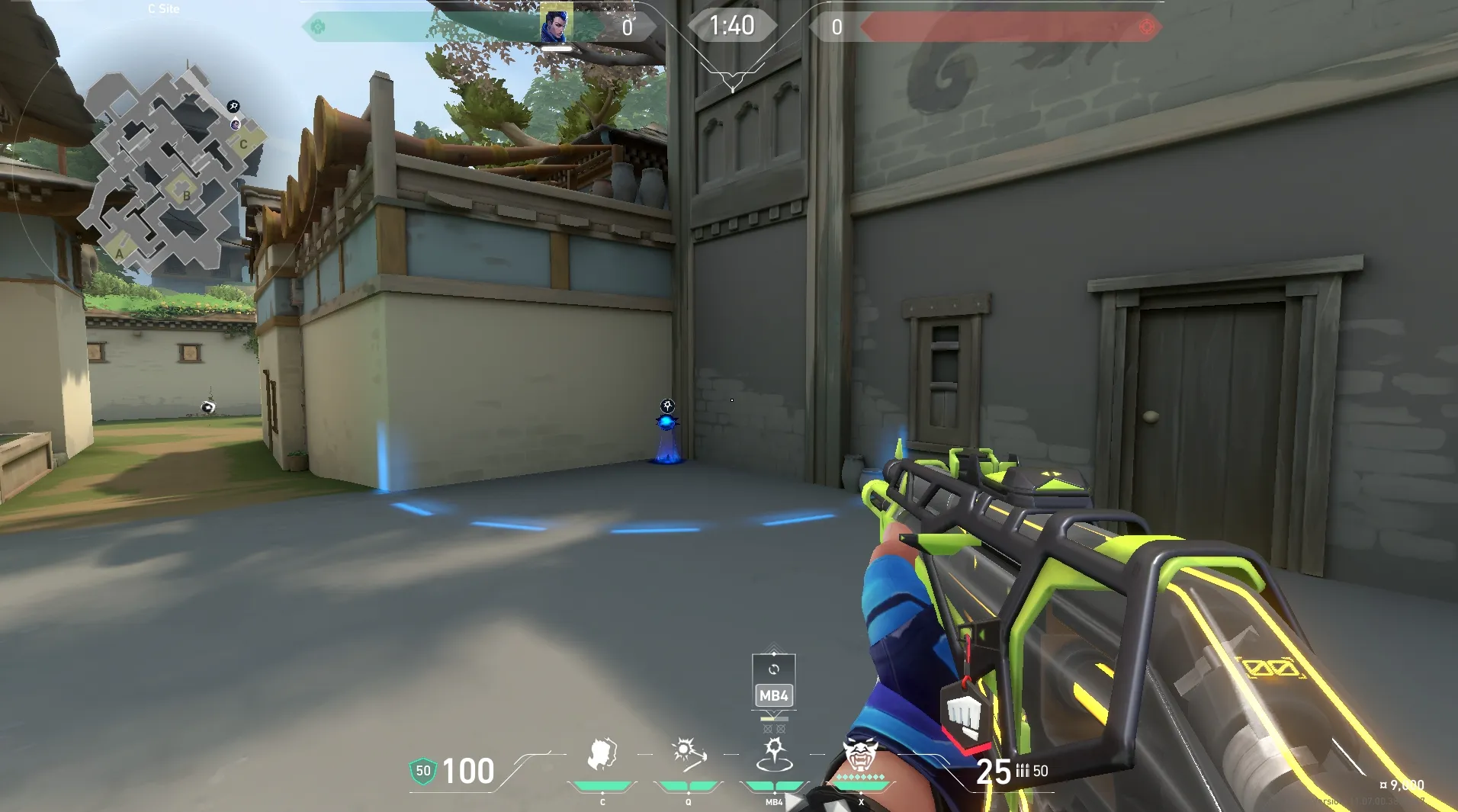Trigger the Gatecrash teleport ability icon

(x=774, y=754)
